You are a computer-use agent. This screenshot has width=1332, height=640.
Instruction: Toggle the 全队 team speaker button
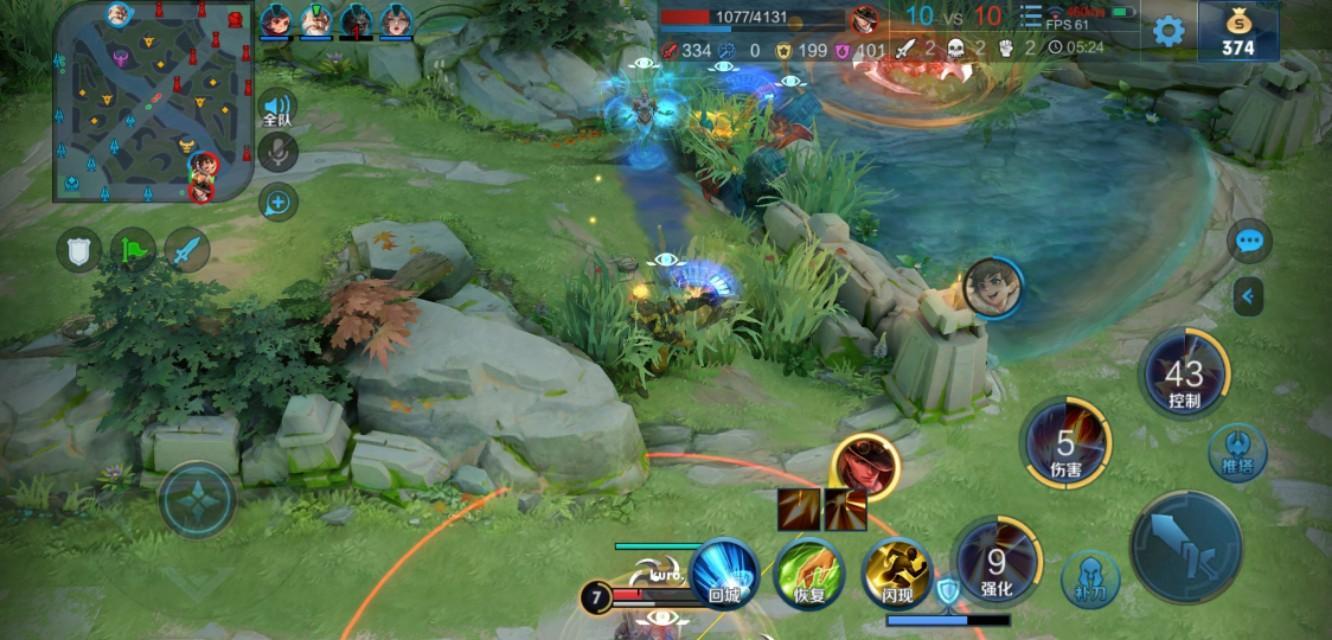[x=278, y=108]
